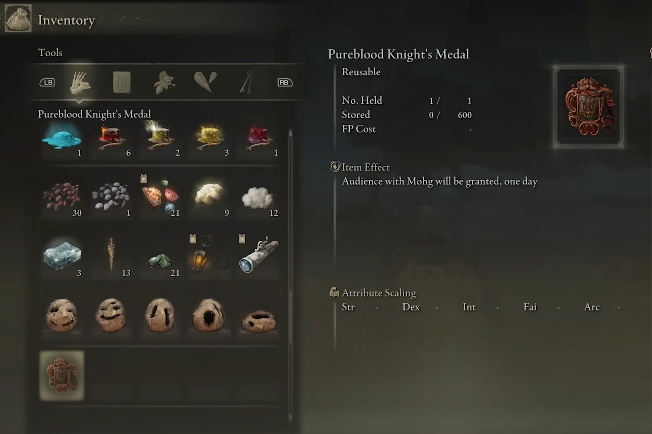Select the dark grey stones item
This screenshot has height=434, width=652.
[110, 196]
